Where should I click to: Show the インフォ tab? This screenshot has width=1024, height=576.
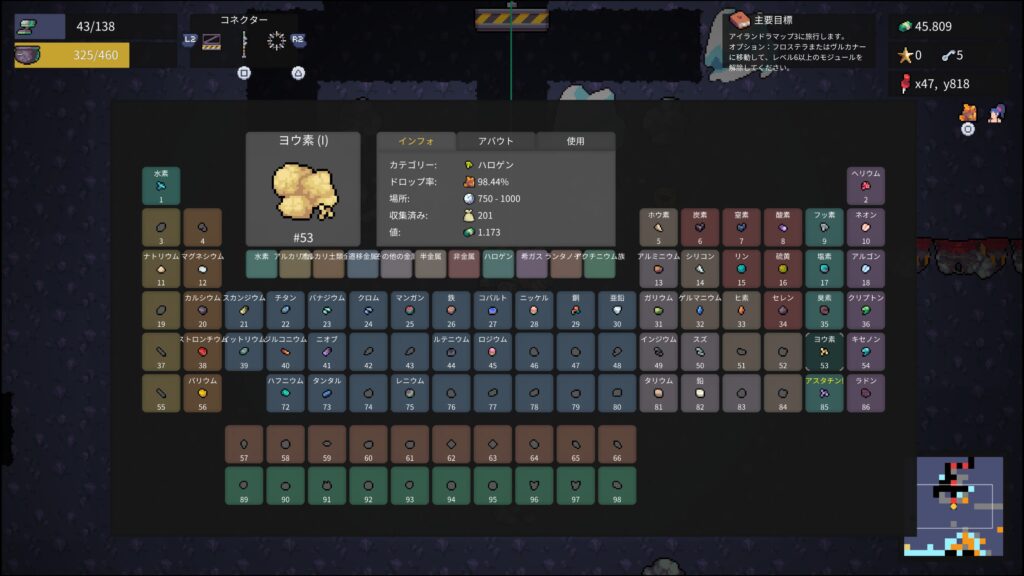point(415,141)
